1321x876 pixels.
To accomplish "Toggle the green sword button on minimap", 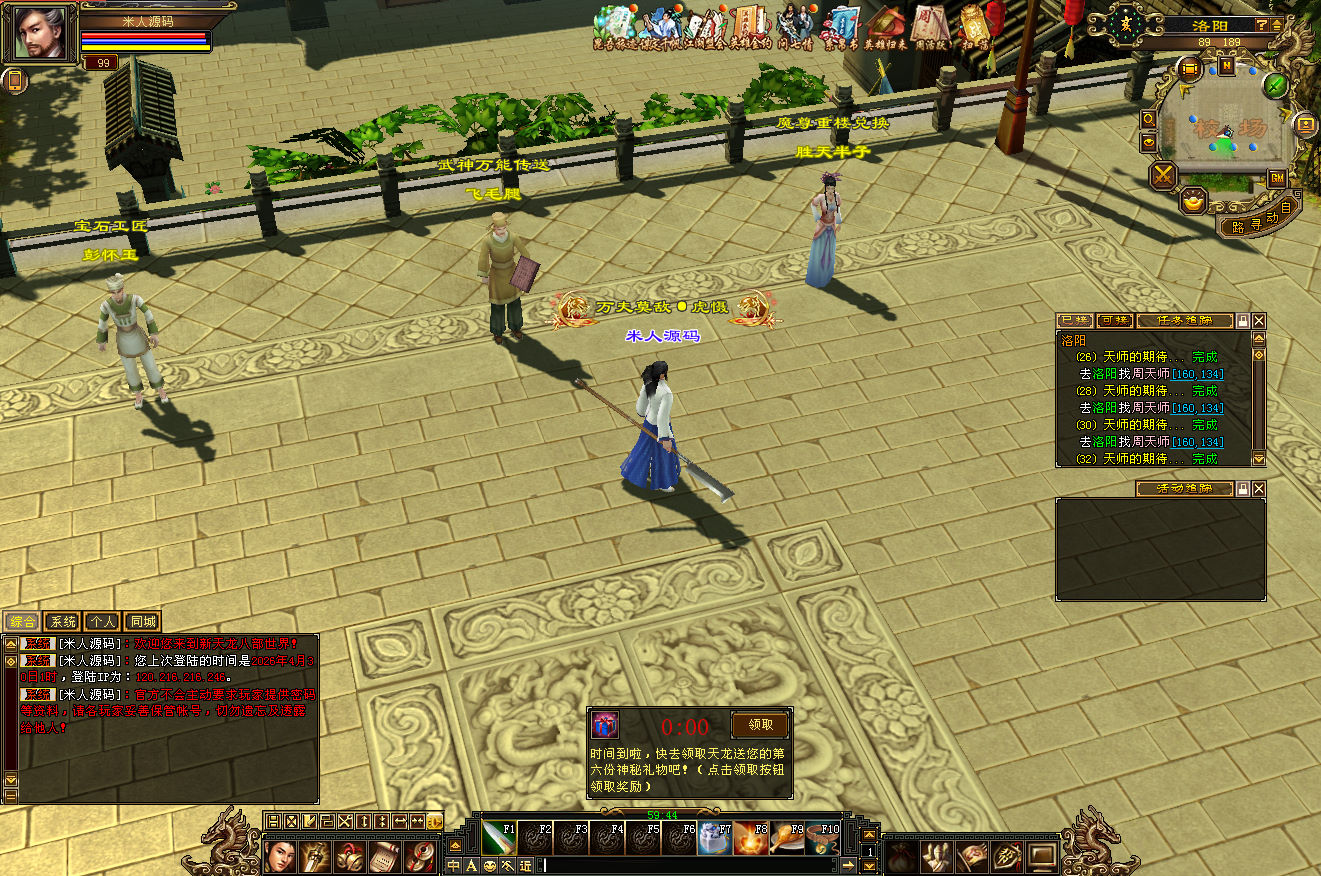I will point(1275,85).
